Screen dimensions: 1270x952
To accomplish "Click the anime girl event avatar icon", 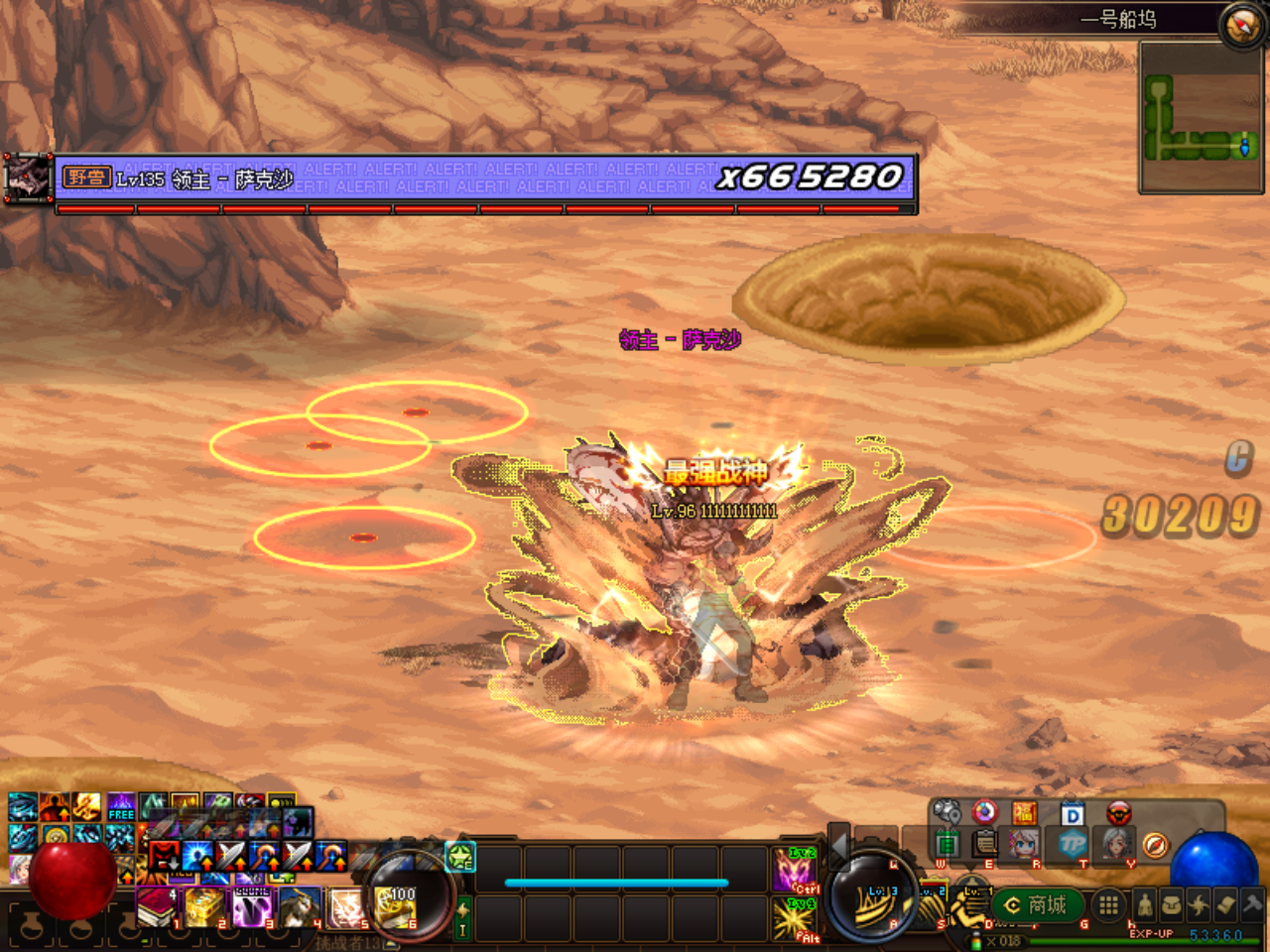I will coord(1022,844).
